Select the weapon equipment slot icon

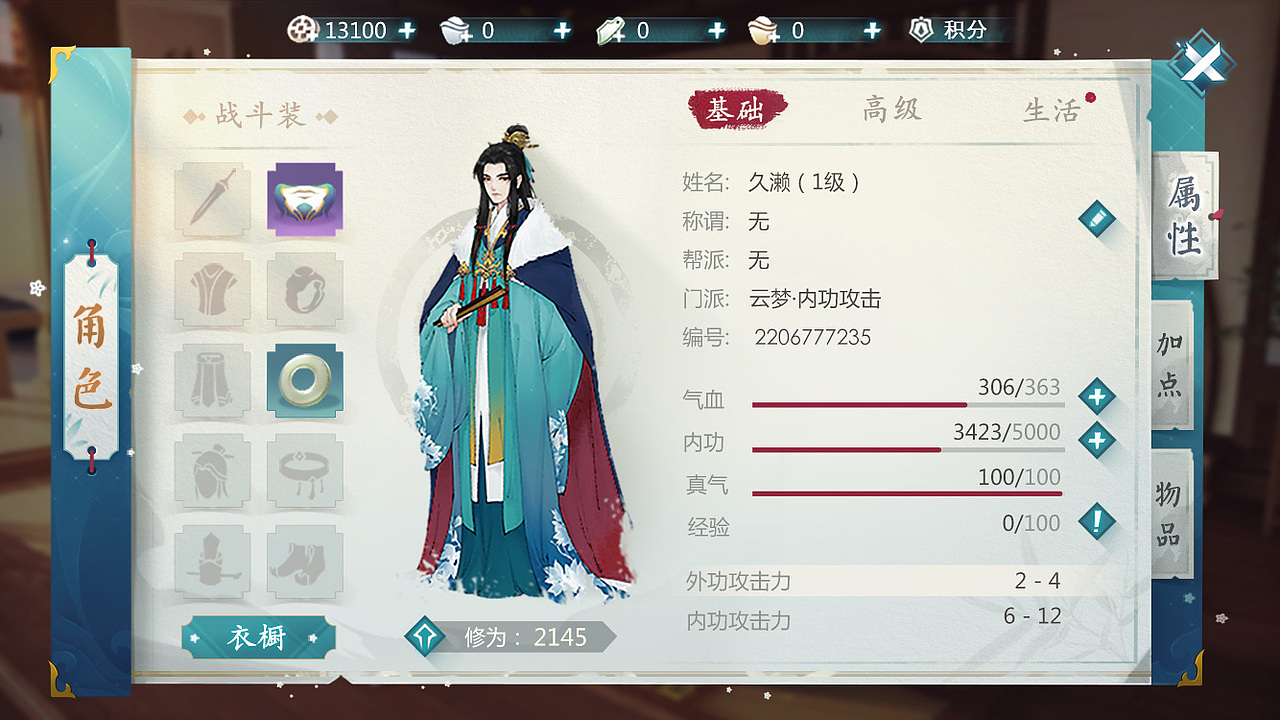click(x=210, y=200)
